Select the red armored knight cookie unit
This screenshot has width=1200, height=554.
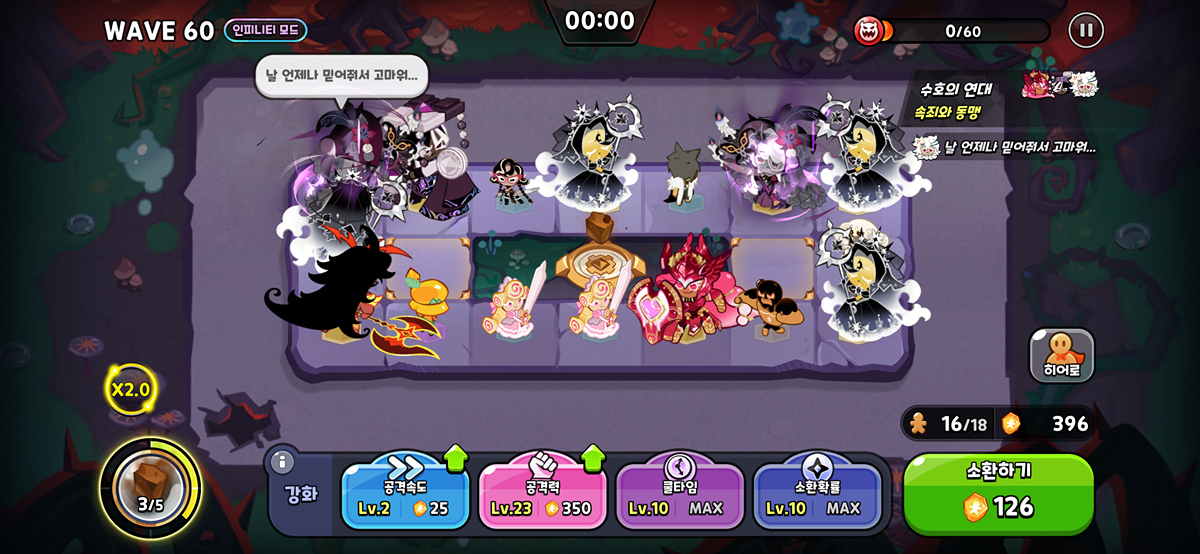tap(688, 292)
